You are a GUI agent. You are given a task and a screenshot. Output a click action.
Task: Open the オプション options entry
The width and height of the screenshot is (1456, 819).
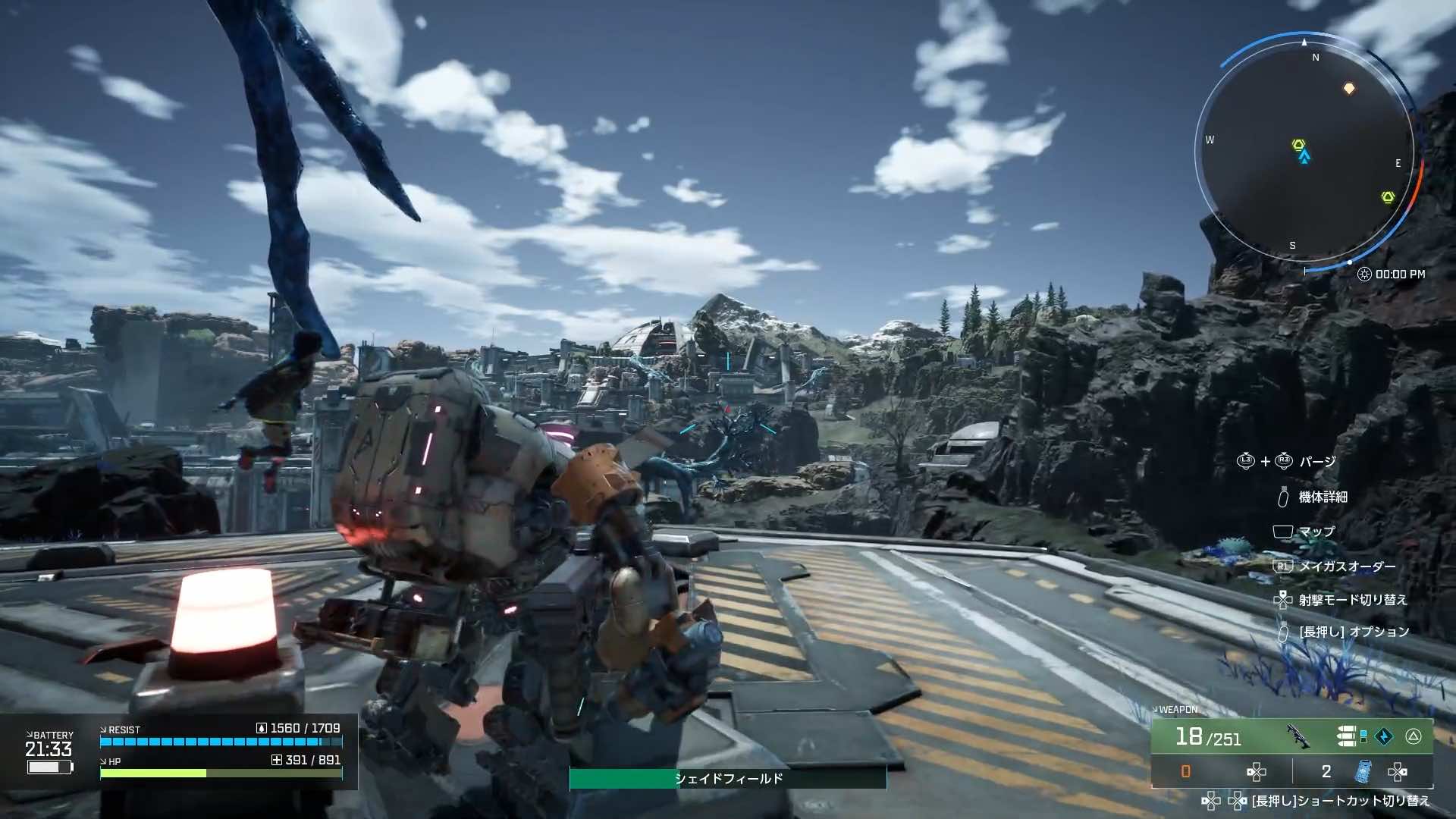coord(1354,632)
